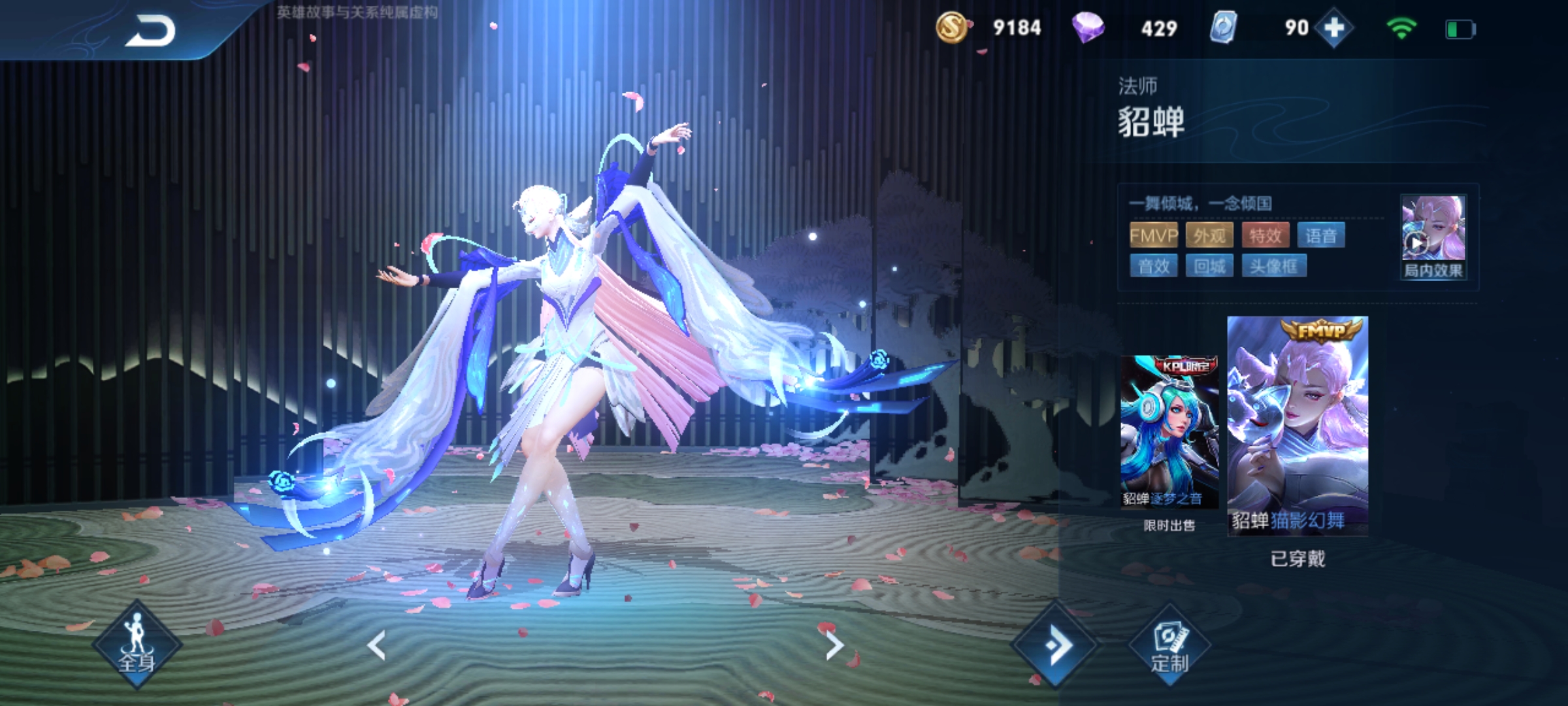Select the 特效 effects tag
1568x706 pixels.
(x=1265, y=235)
